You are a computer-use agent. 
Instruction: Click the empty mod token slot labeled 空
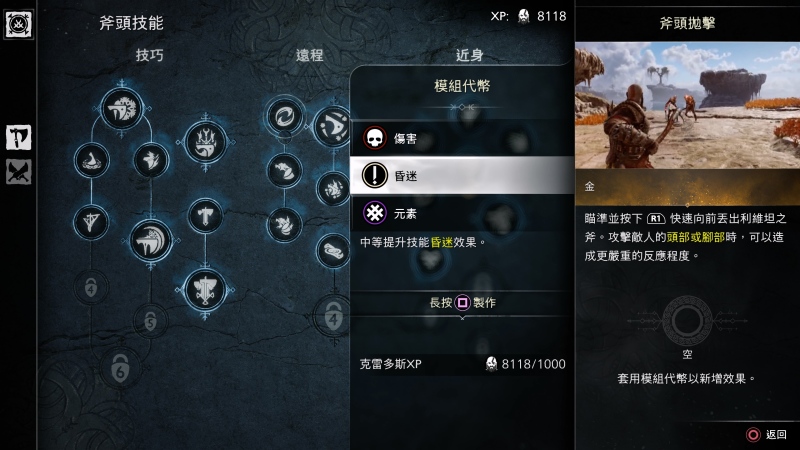tap(687, 322)
